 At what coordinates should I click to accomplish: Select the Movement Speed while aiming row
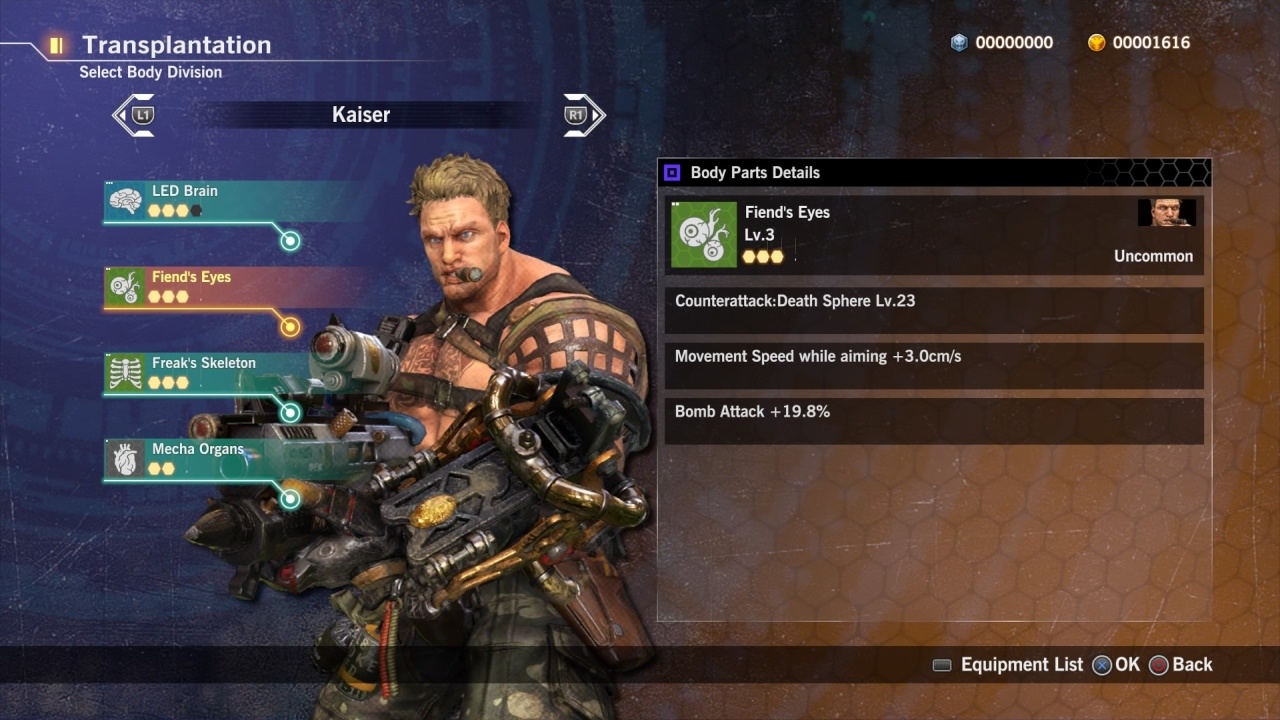click(933, 366)
